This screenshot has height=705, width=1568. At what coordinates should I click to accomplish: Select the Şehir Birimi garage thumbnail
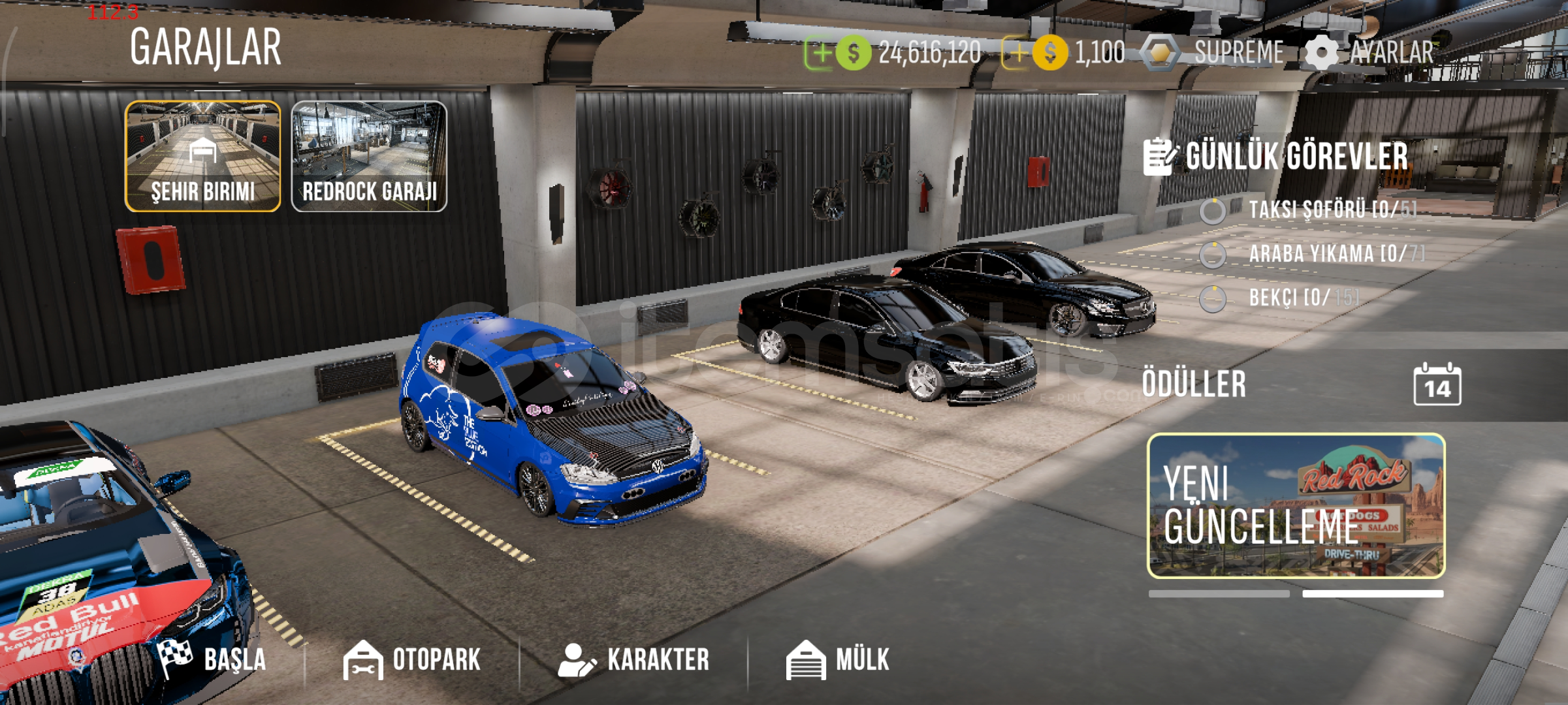(x=202, y=157)
